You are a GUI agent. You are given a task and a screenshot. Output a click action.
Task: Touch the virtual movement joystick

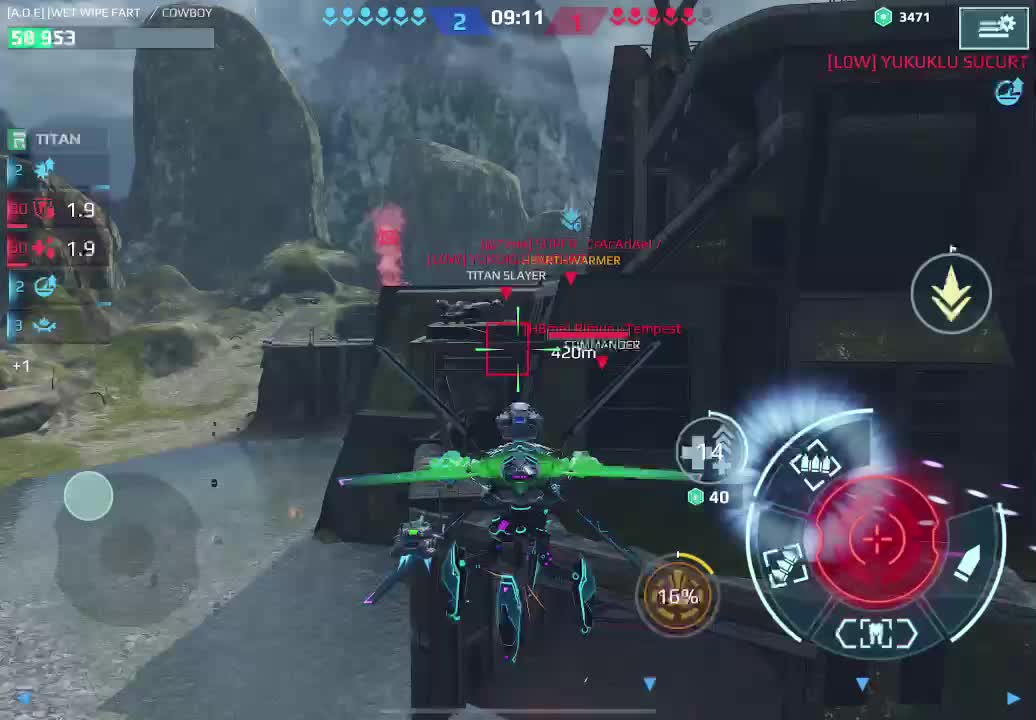click(x=89, y=496)
